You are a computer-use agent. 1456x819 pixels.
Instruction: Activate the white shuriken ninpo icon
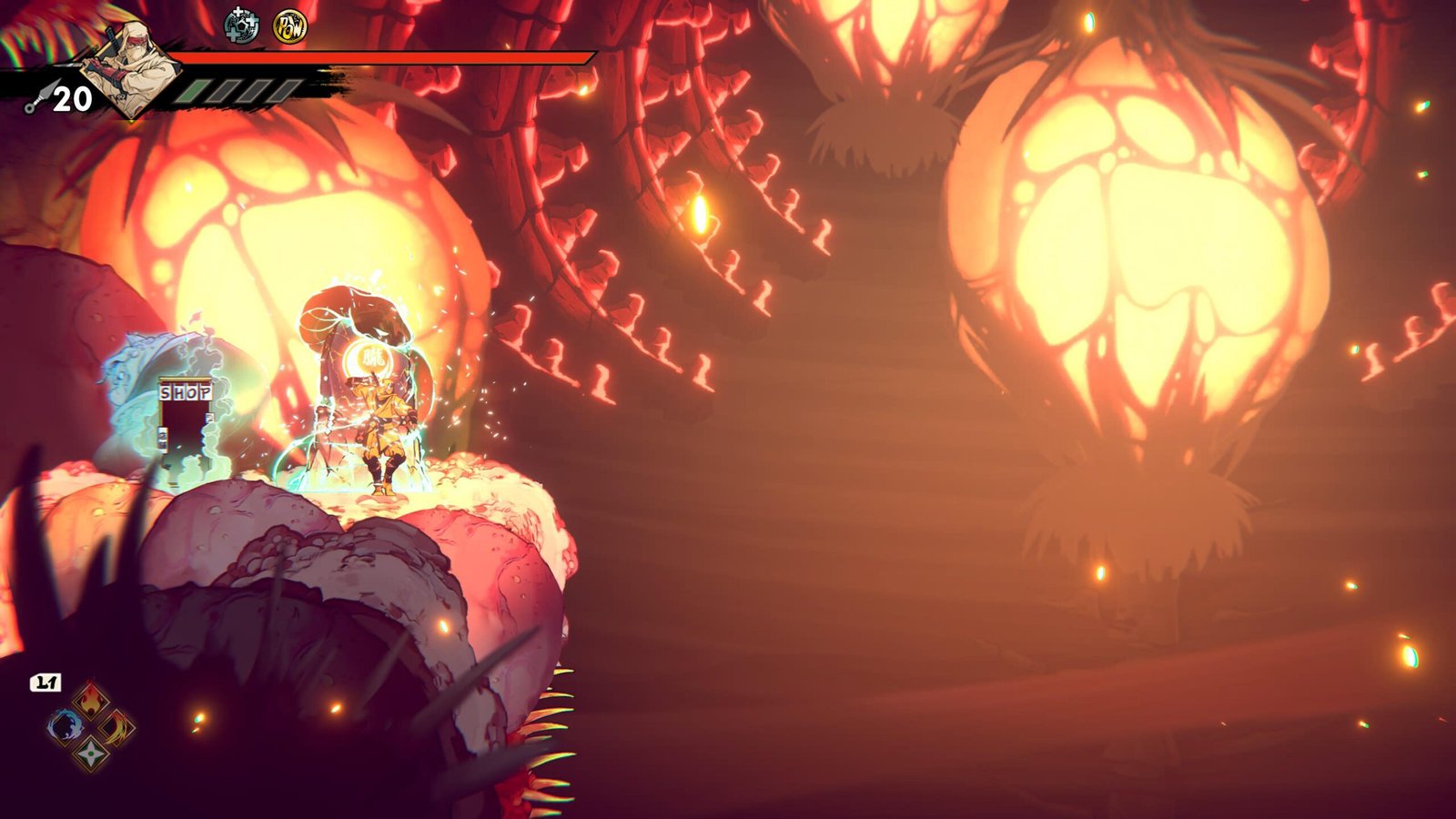click(x=91, y=753)
